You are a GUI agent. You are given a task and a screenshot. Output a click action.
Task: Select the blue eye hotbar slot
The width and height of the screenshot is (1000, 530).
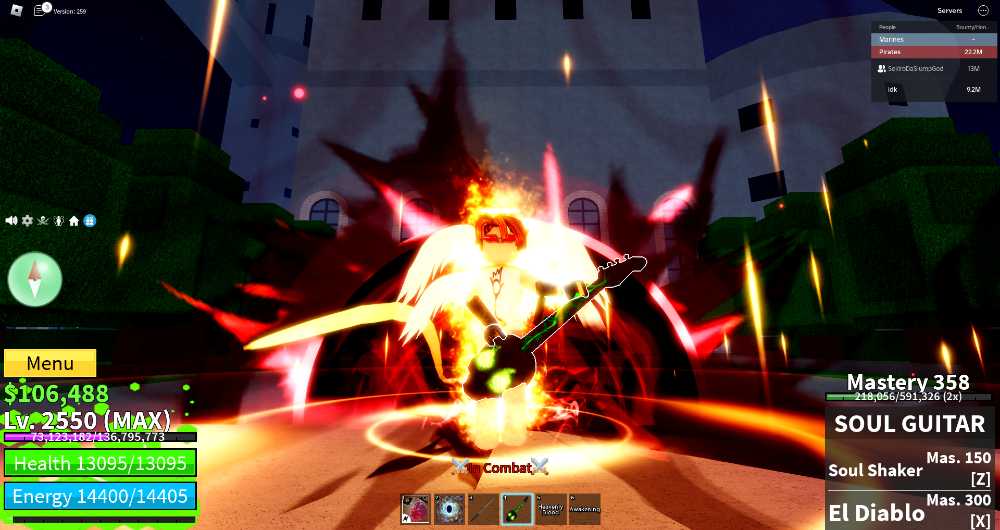pos(450,509)
